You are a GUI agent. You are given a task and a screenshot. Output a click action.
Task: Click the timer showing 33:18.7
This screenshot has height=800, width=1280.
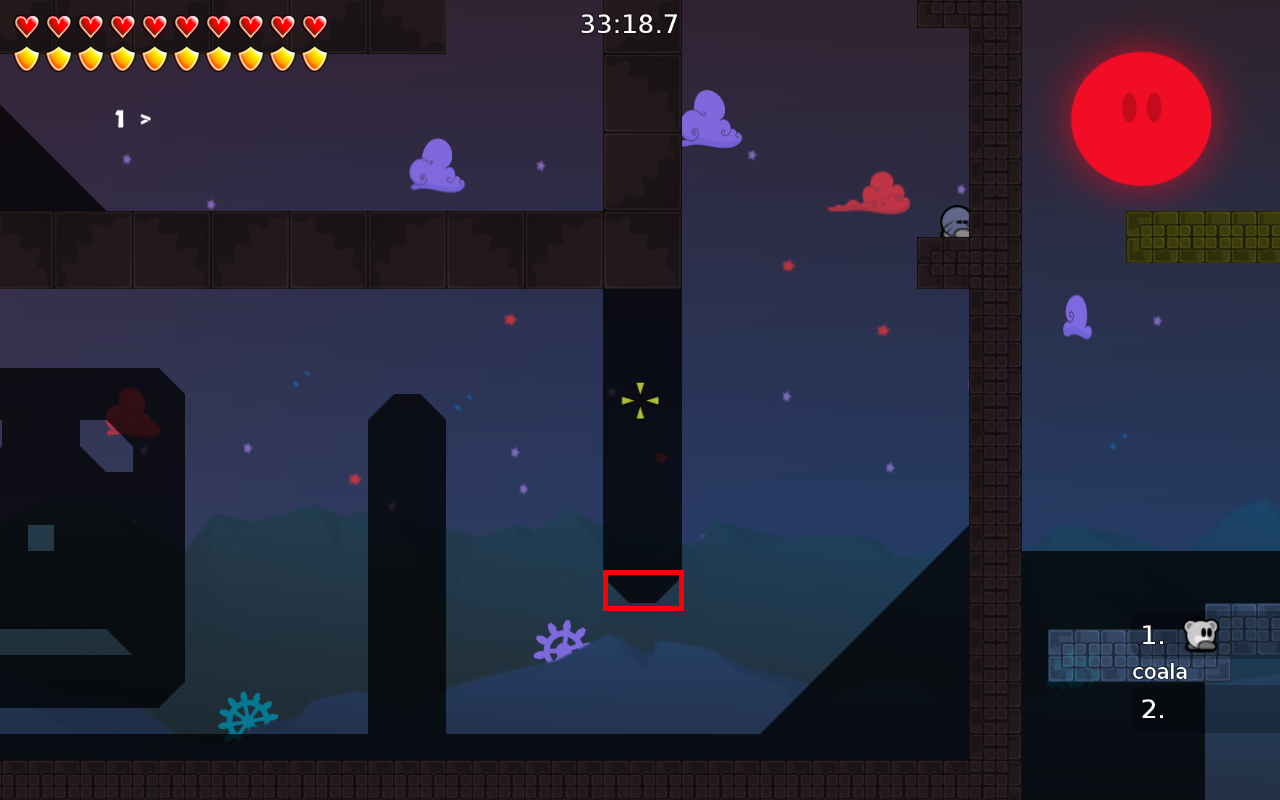[629, 23]
